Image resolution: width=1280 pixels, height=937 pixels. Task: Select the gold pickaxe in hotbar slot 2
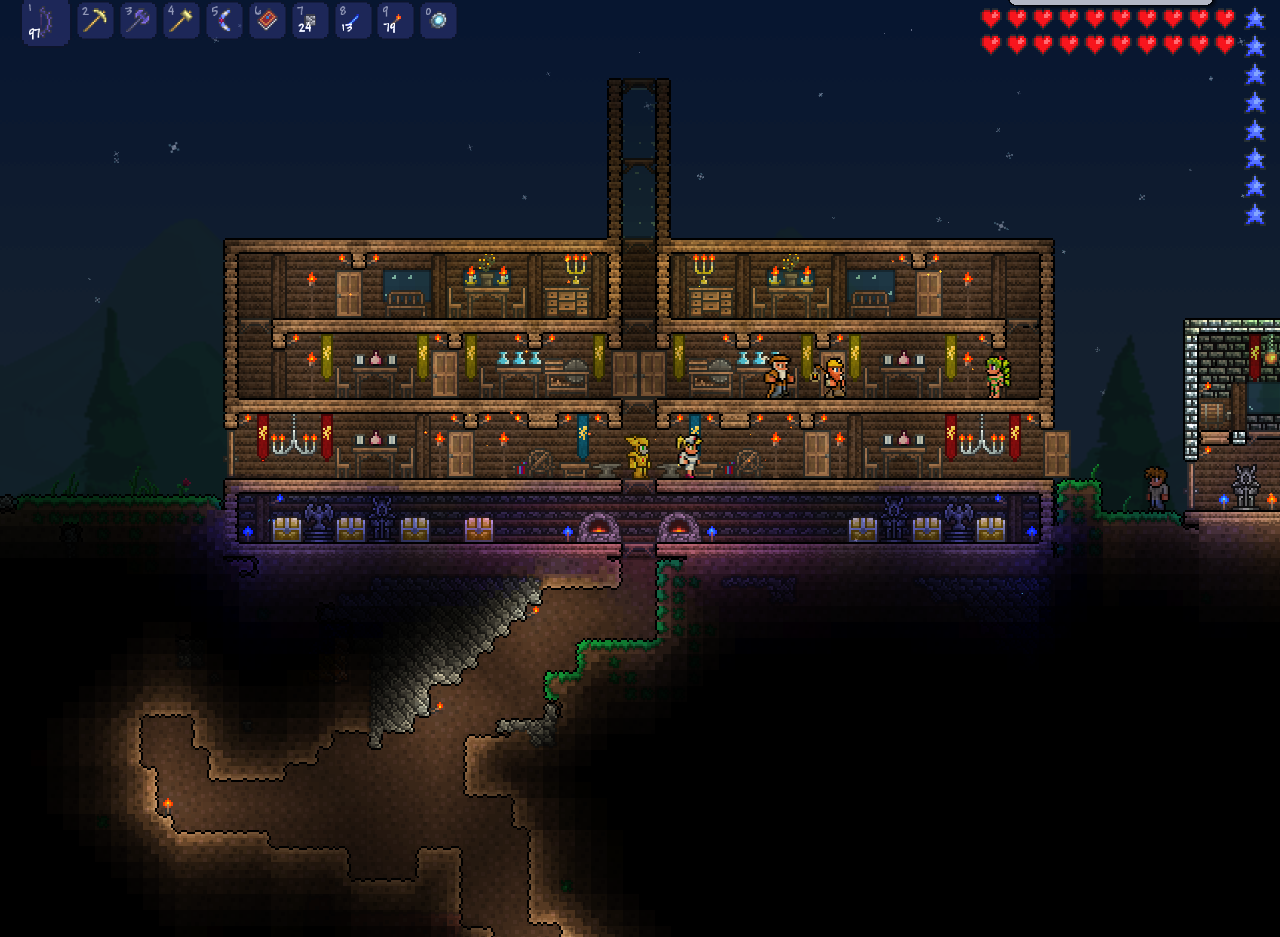(x=95, y=20)
